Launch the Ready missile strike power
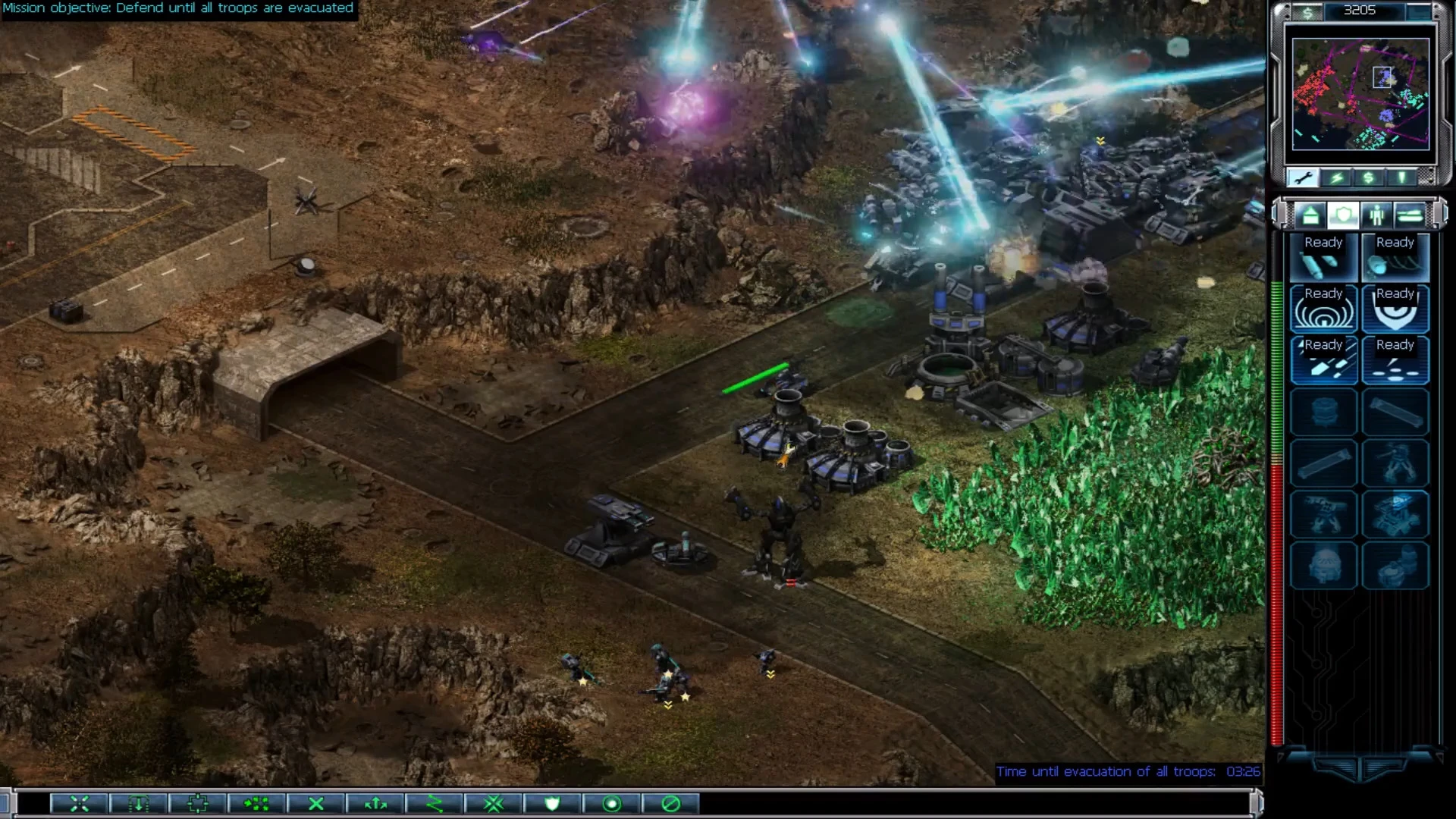The height and width of the screenshot is (819, 1456). click(1323, 258)
